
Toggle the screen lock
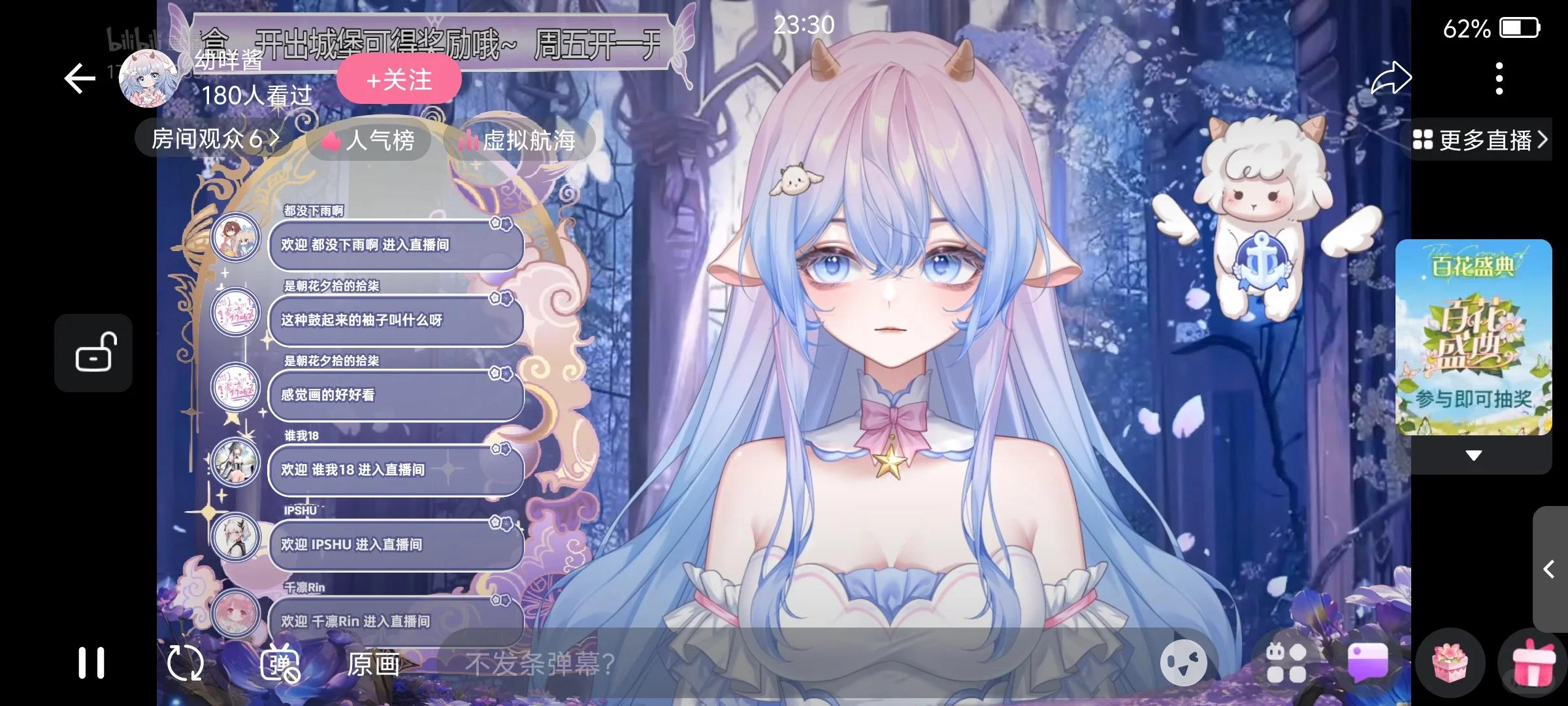click(93, 353)
